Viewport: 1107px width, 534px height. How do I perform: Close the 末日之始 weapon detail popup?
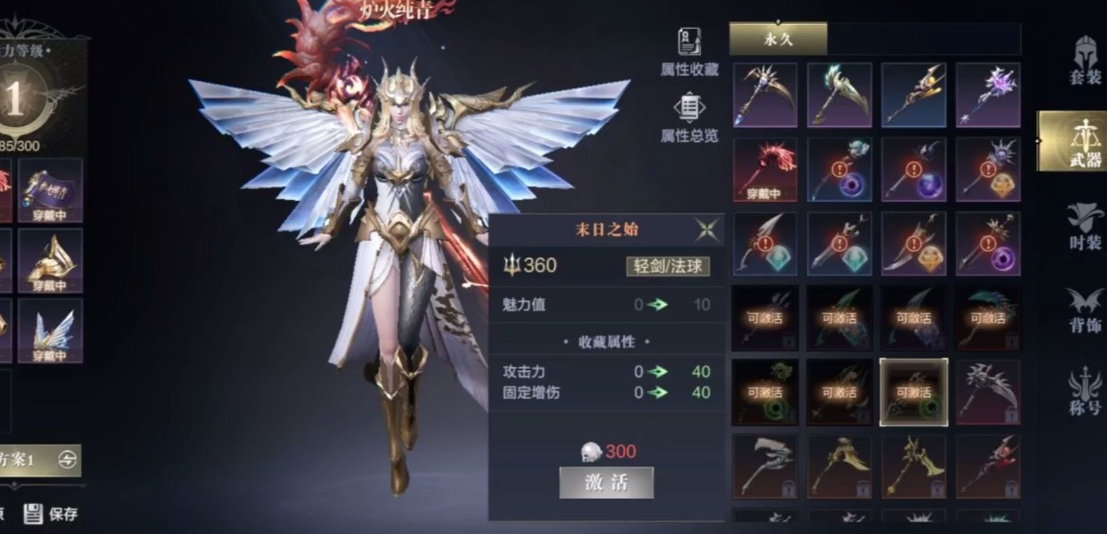tap(707, 230)
